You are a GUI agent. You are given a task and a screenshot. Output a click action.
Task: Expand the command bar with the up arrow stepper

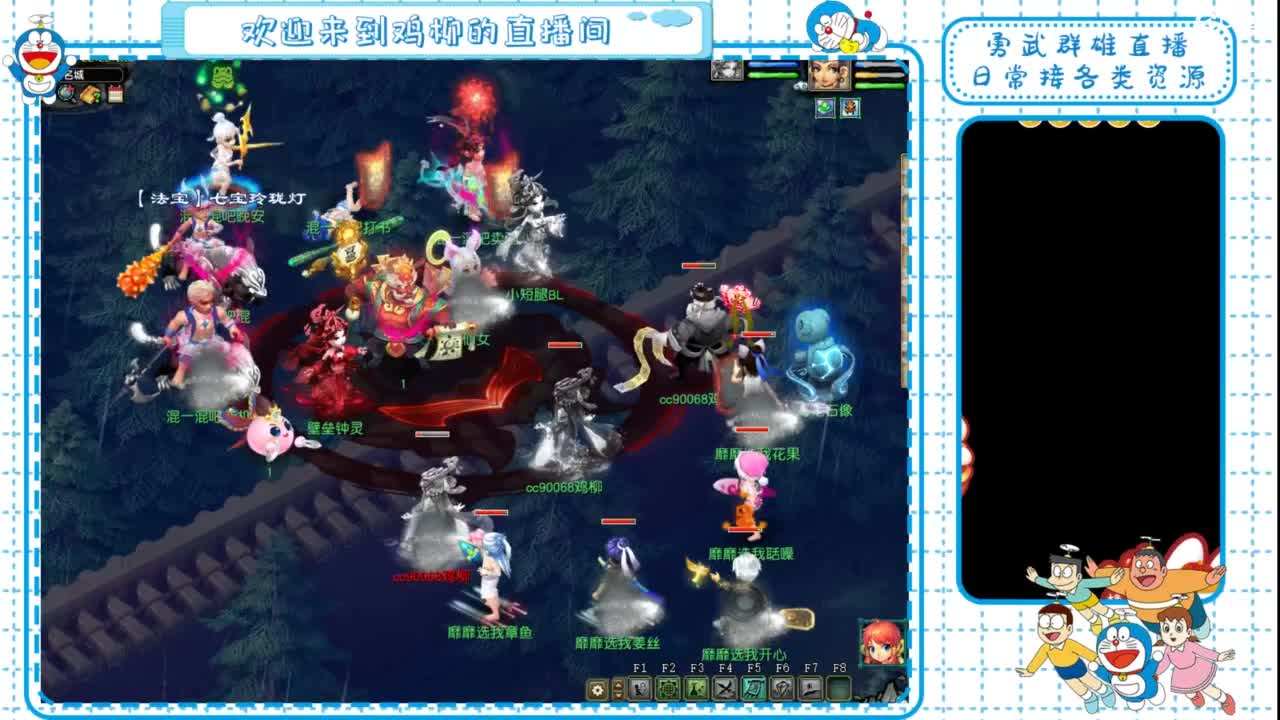618,683
